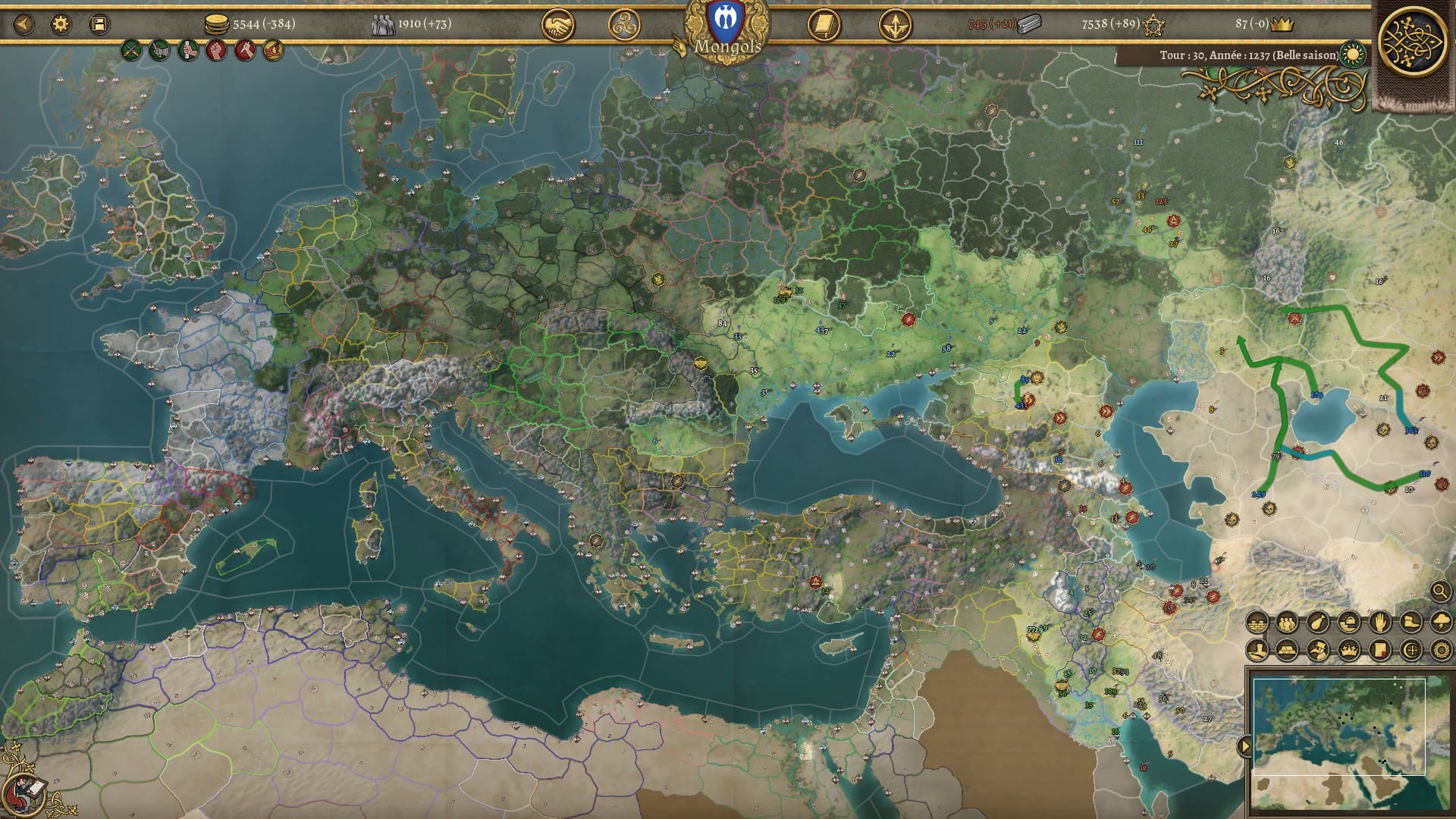Image resolution: width=1456 pixels, height=819 pixels.
Task: Toggle the population figures map filter
Action: 1288,623
